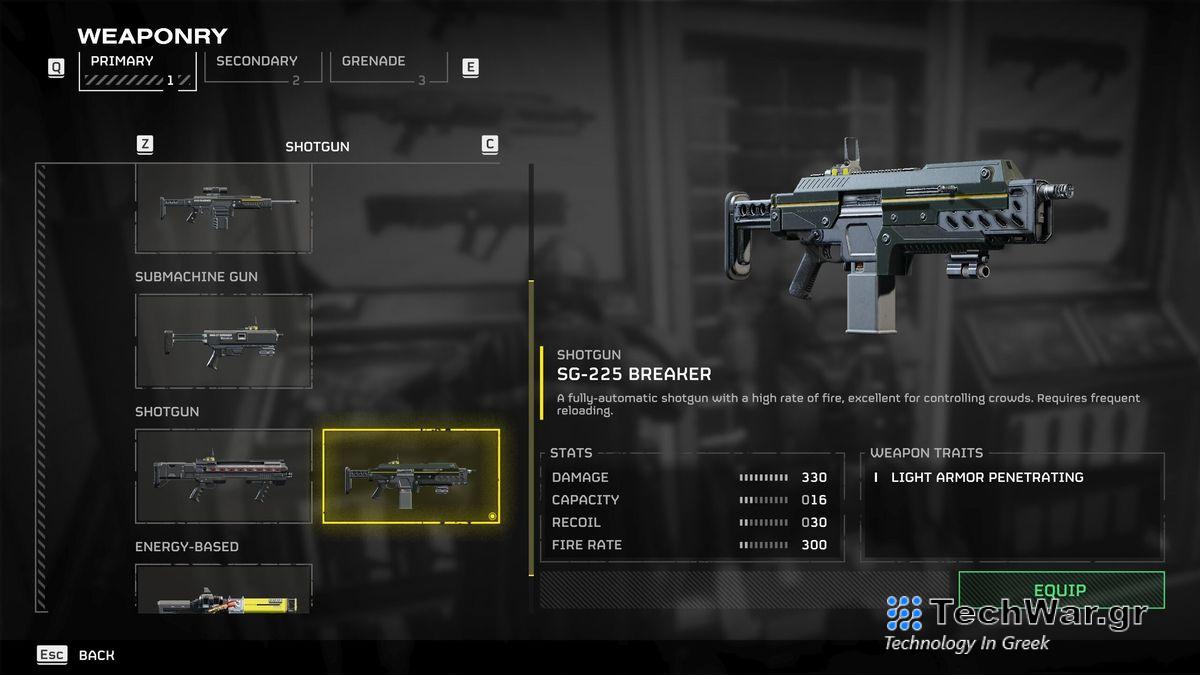Open the Secondary weapons tab

[x=262, y=67]
